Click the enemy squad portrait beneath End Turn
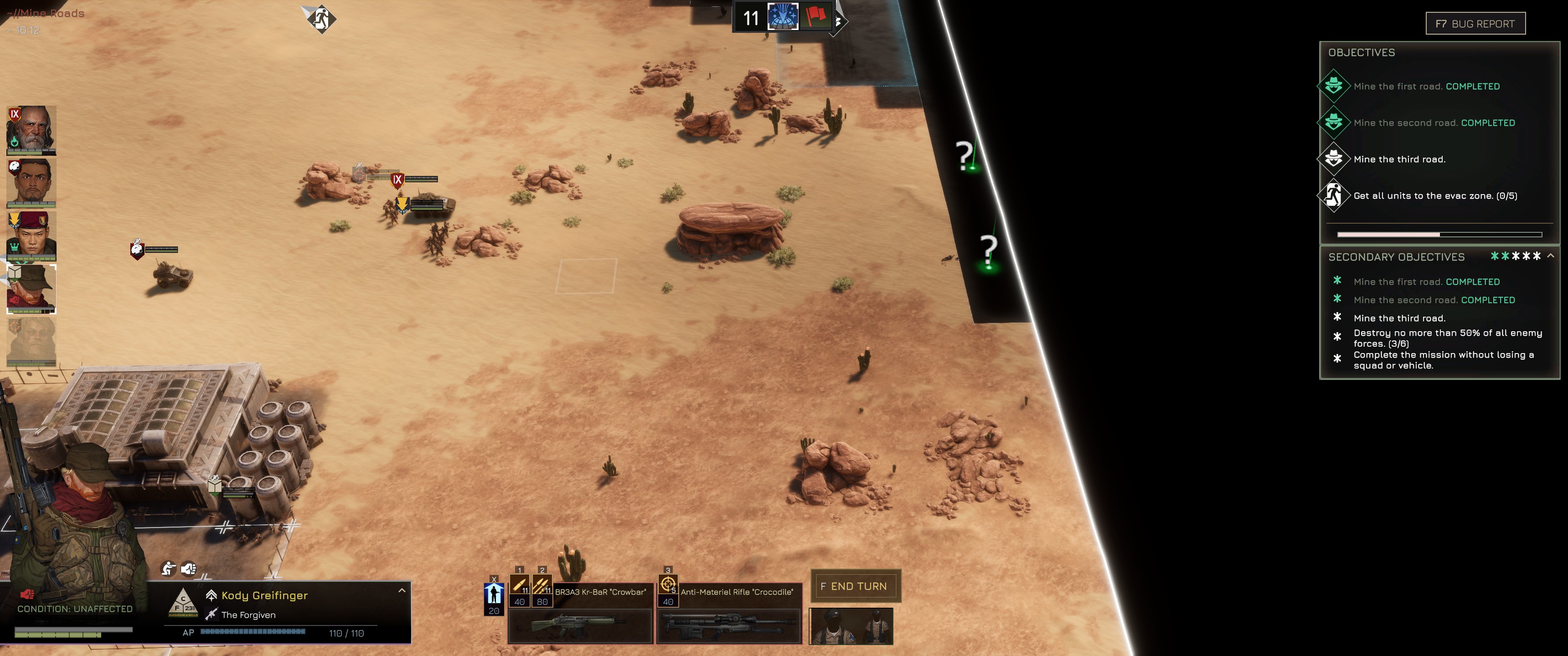The image size is (1568, 656). coord(851,625)
